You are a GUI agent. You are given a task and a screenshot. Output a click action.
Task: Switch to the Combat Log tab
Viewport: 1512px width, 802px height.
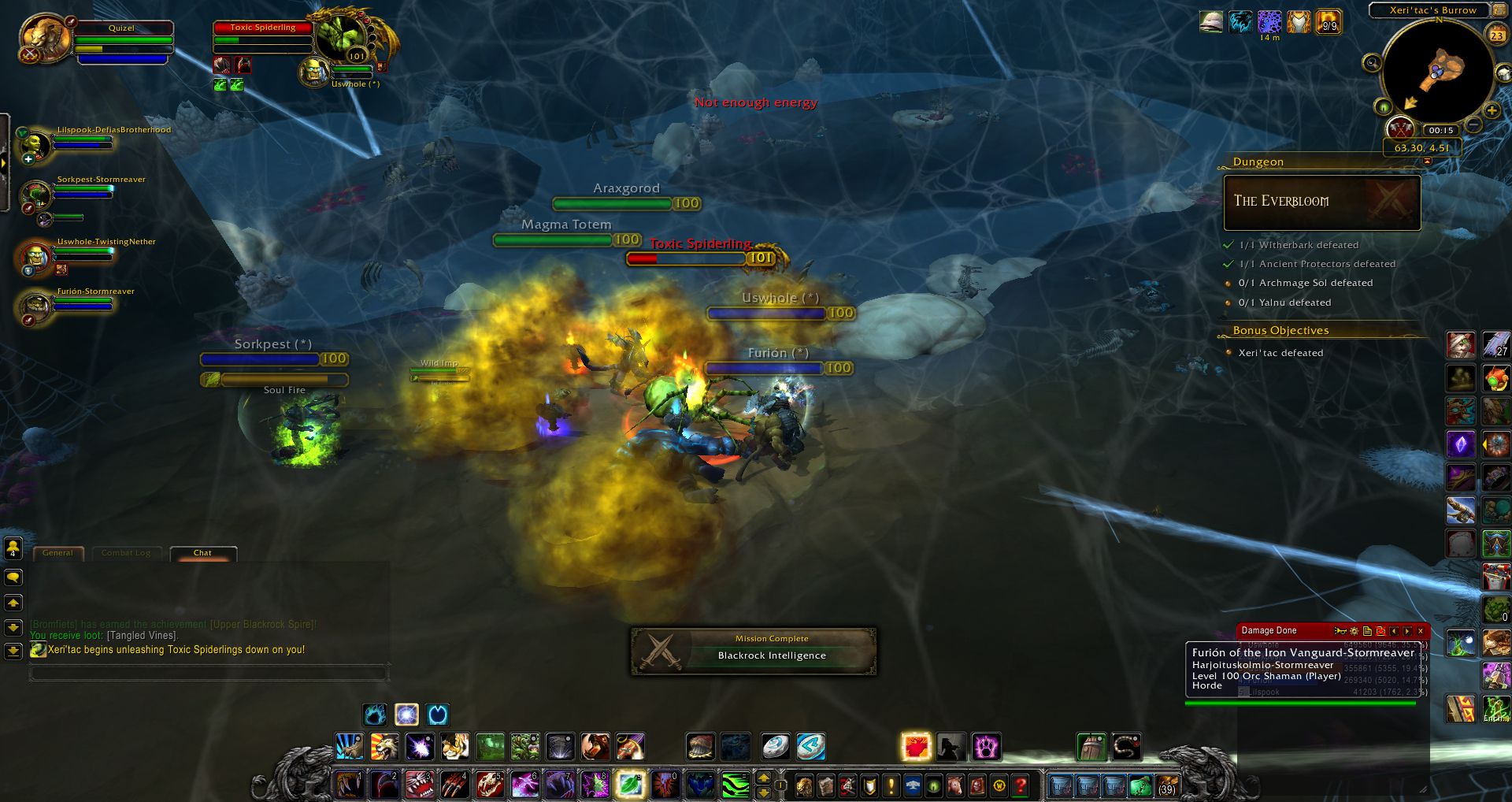(126, 552)
